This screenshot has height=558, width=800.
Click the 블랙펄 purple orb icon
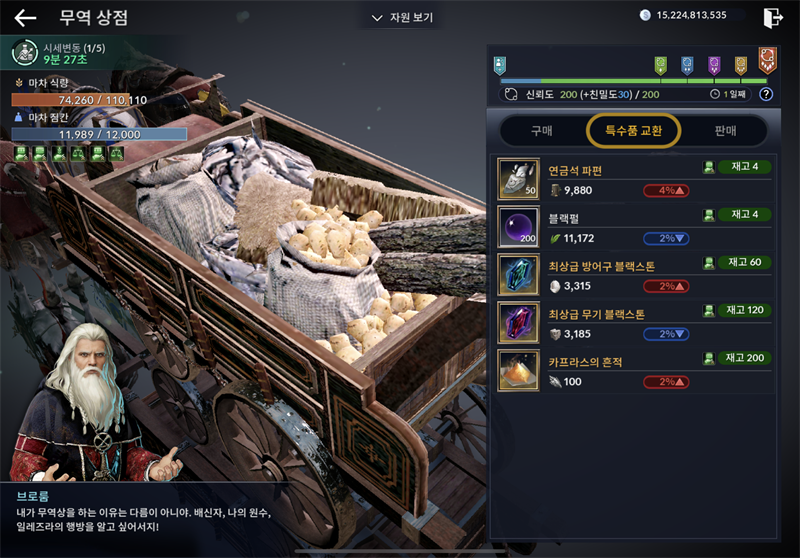(519, 227)
